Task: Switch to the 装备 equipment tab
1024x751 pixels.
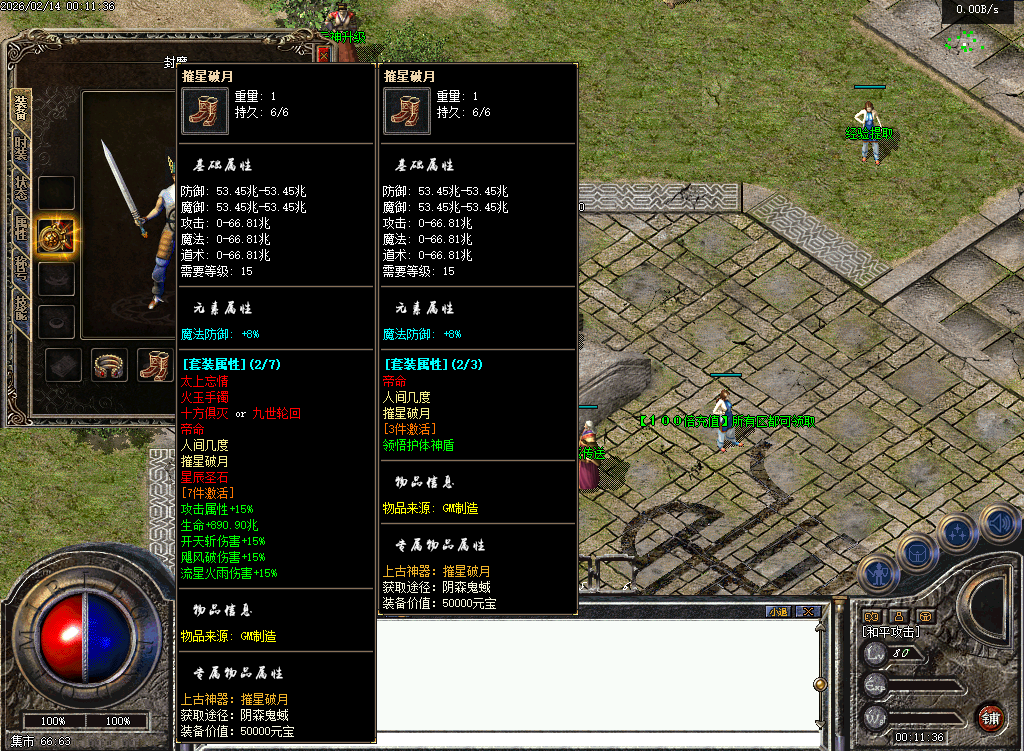Action: point(20,107)
